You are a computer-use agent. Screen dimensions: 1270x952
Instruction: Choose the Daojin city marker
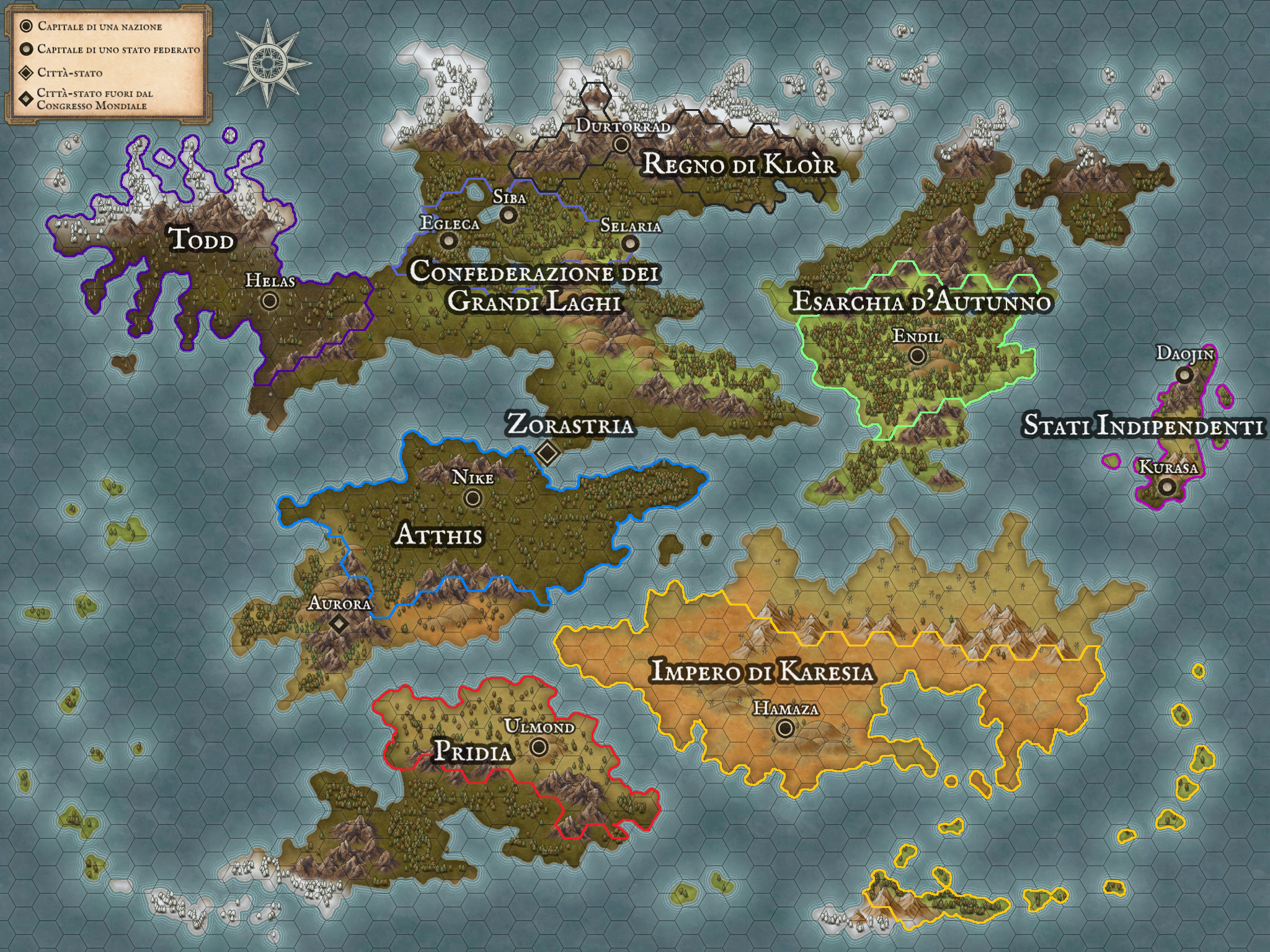(x=1184, y=374)
